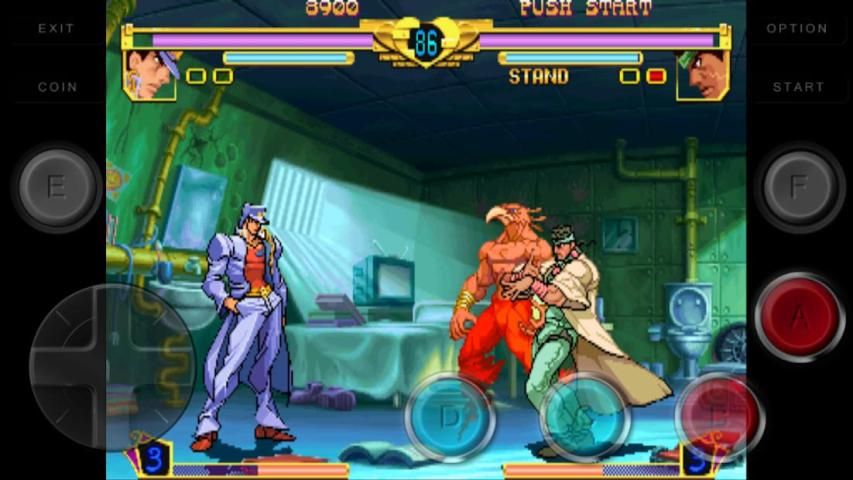Viewport: 853px width, 480px height.
Task: Open the emulator OPTION menu
Action: (x=797, y=29)
